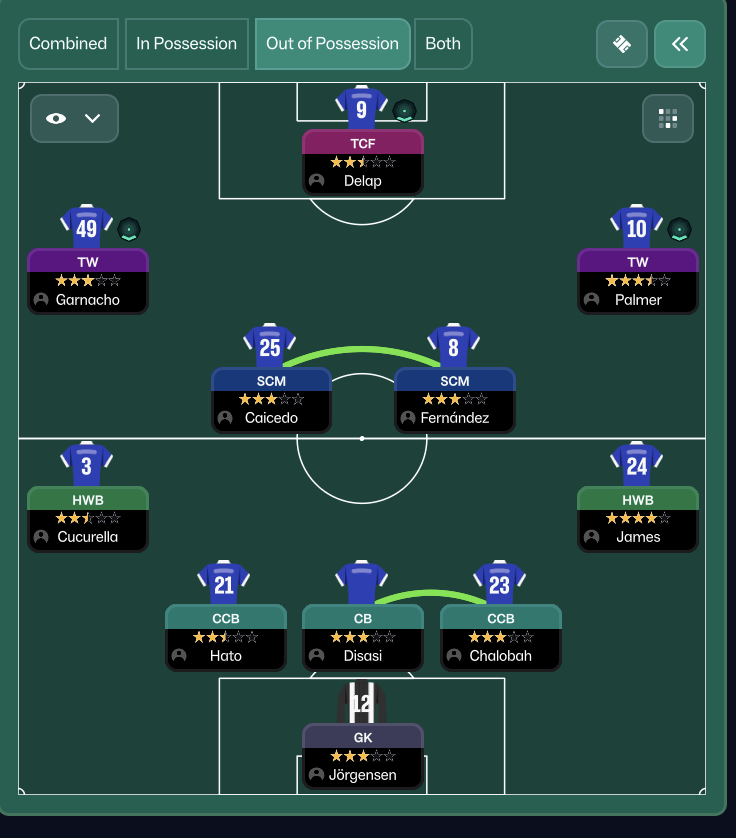Select striker Delap's TCF card
Viewport: 736px width, 838px height.
coord(363,162)
